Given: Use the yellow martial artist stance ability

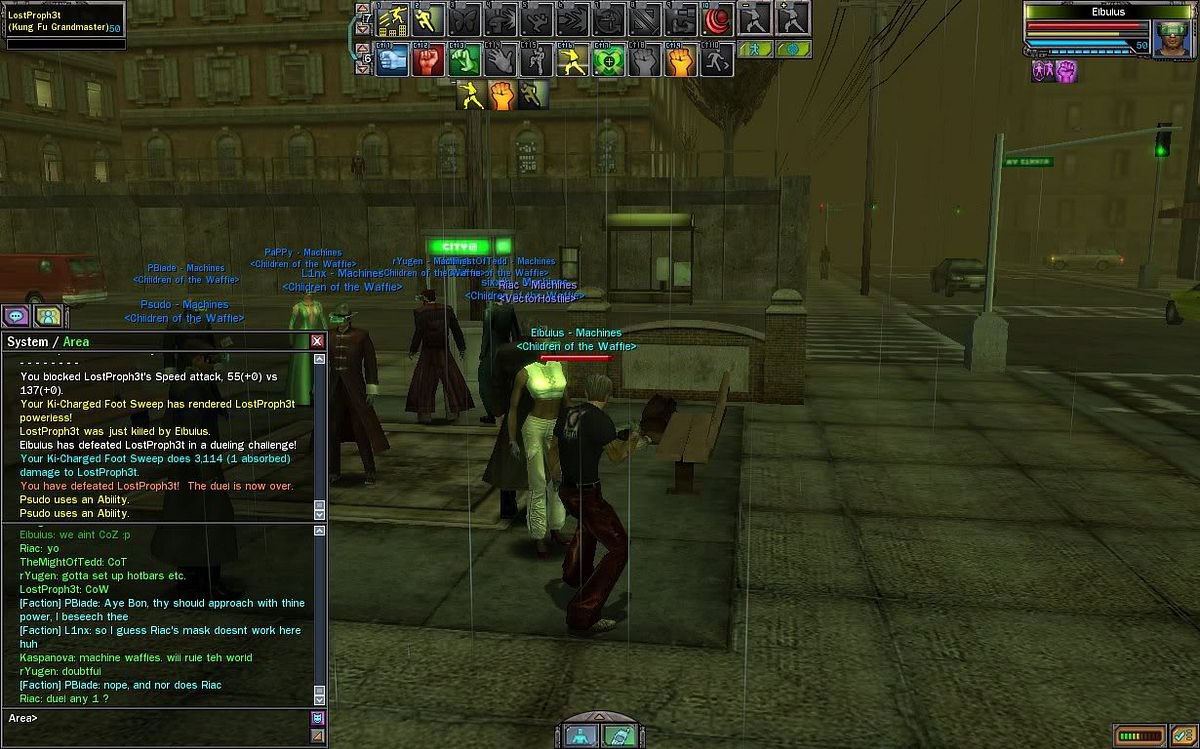Looking at the screenshot, I should (572, 60).
